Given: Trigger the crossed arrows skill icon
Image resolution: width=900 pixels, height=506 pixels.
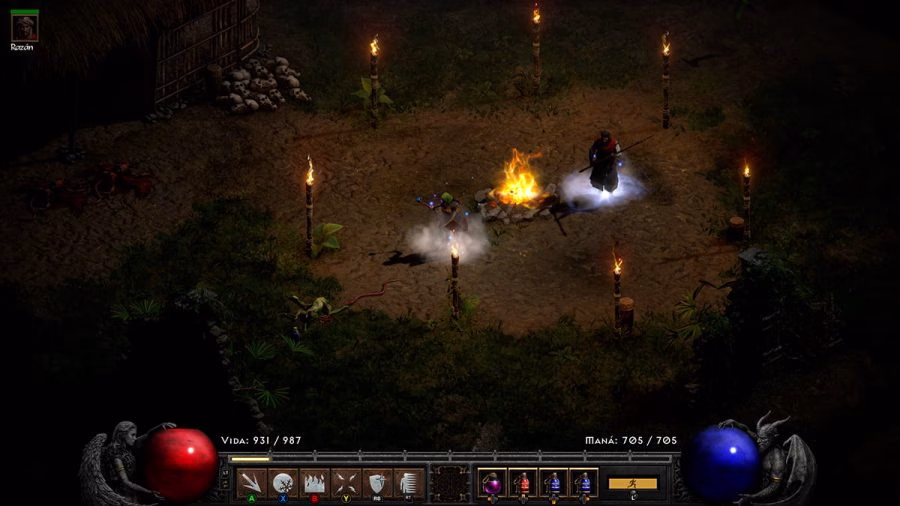Looking at the screenshot, I should (x=346, y=483).
